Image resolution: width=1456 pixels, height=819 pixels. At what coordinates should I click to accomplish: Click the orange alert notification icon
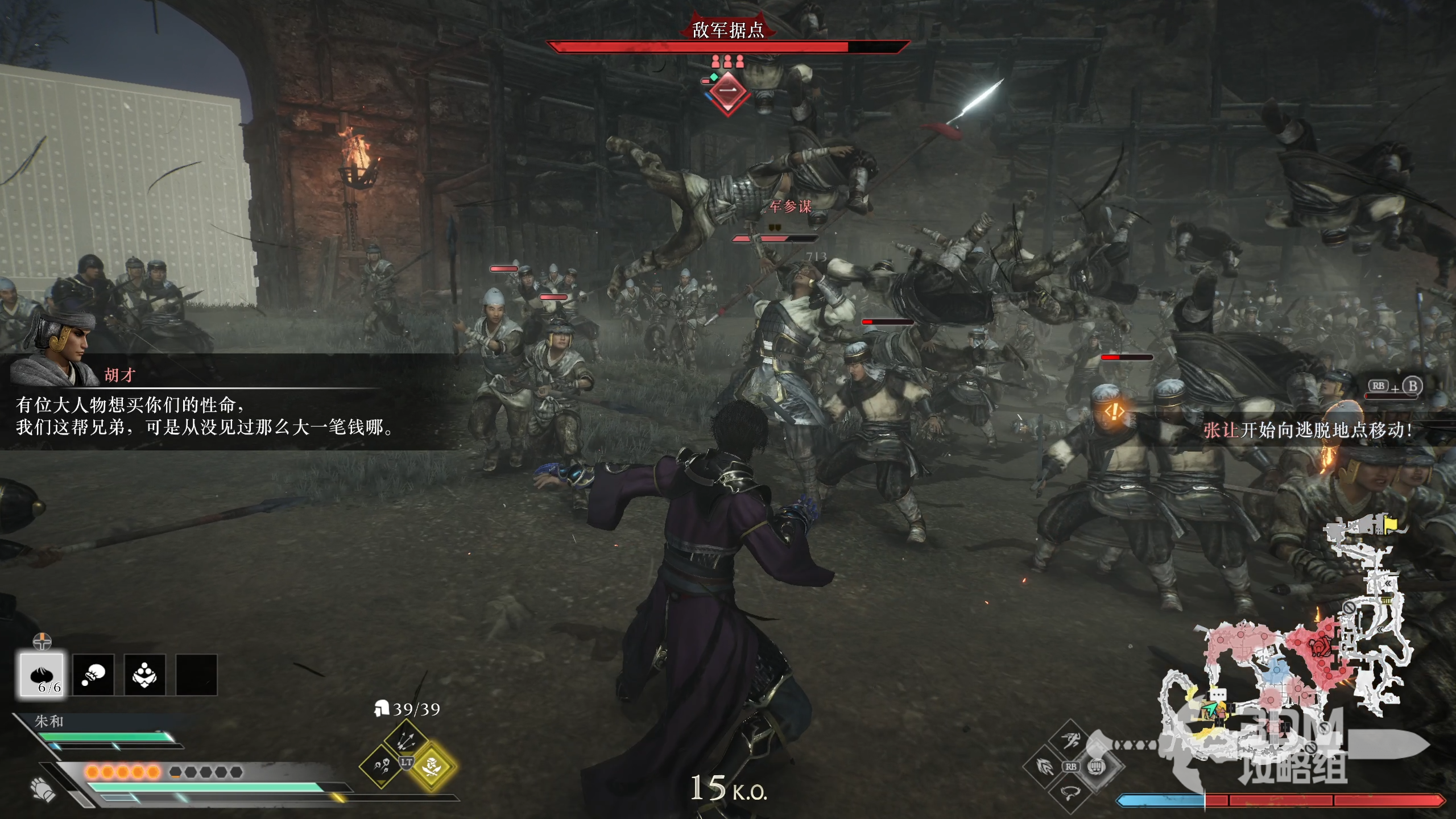coord(1114,411)
